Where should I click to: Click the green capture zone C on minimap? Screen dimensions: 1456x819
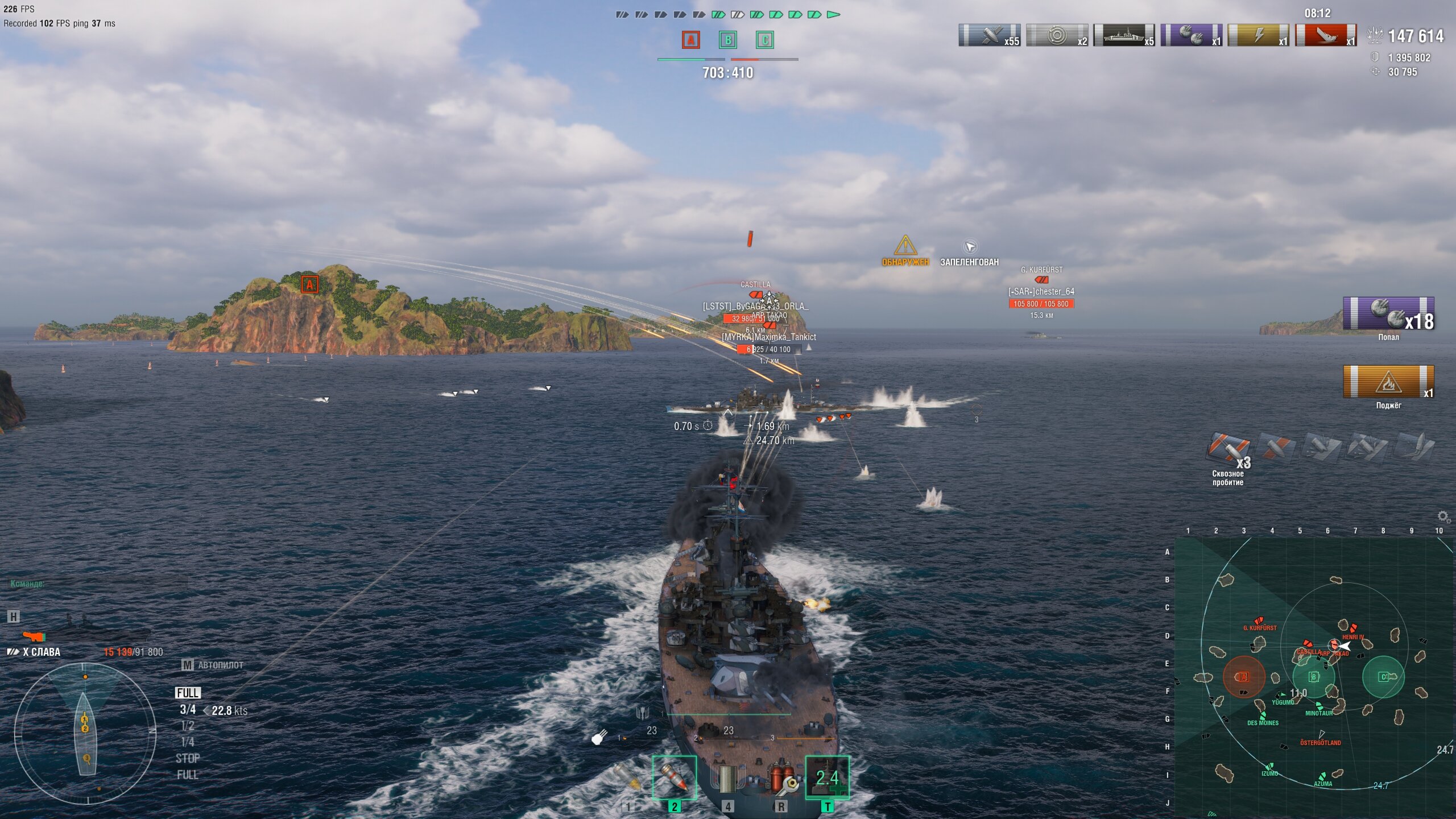tap(1384, 677)
